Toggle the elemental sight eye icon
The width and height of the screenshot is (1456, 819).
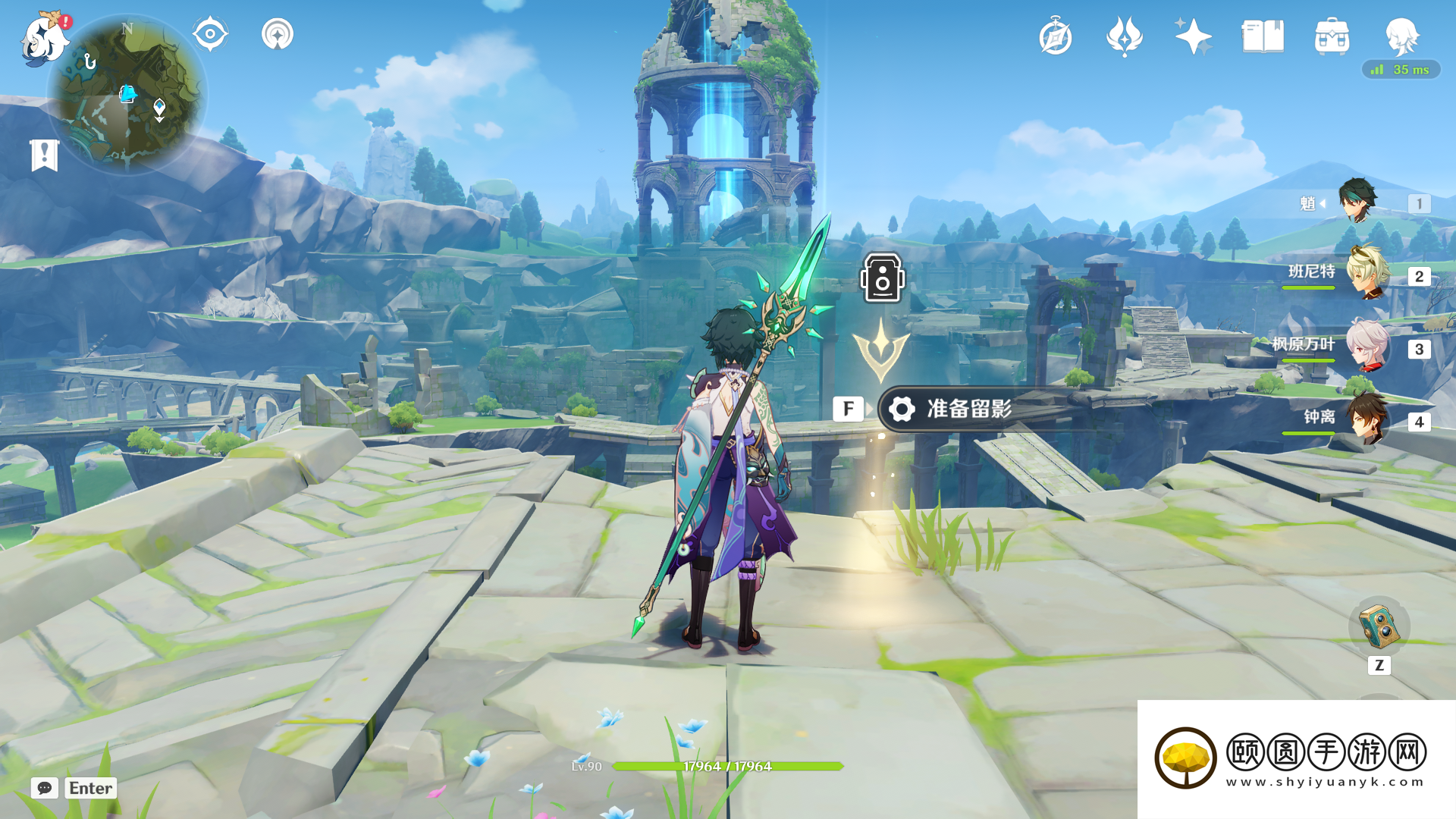[x=210, y=34]
